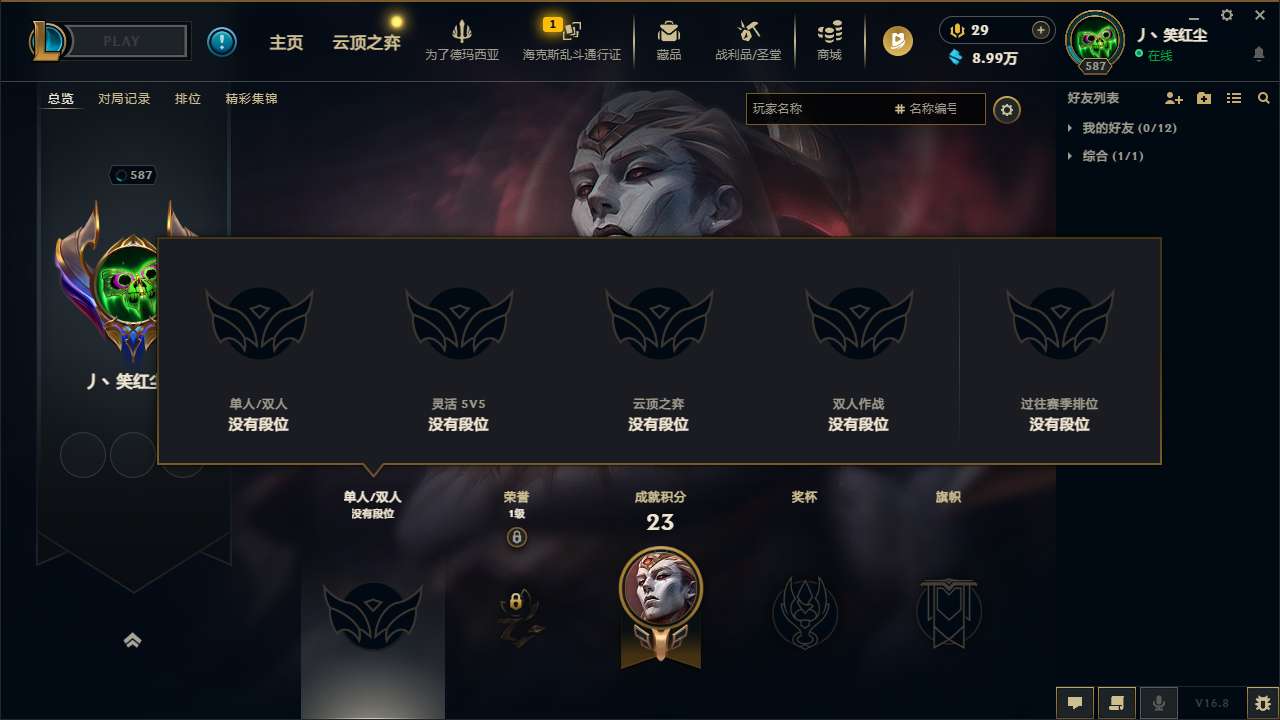Open the profile search settings gear
1280x720 pixels.
tap(1007, 109)
